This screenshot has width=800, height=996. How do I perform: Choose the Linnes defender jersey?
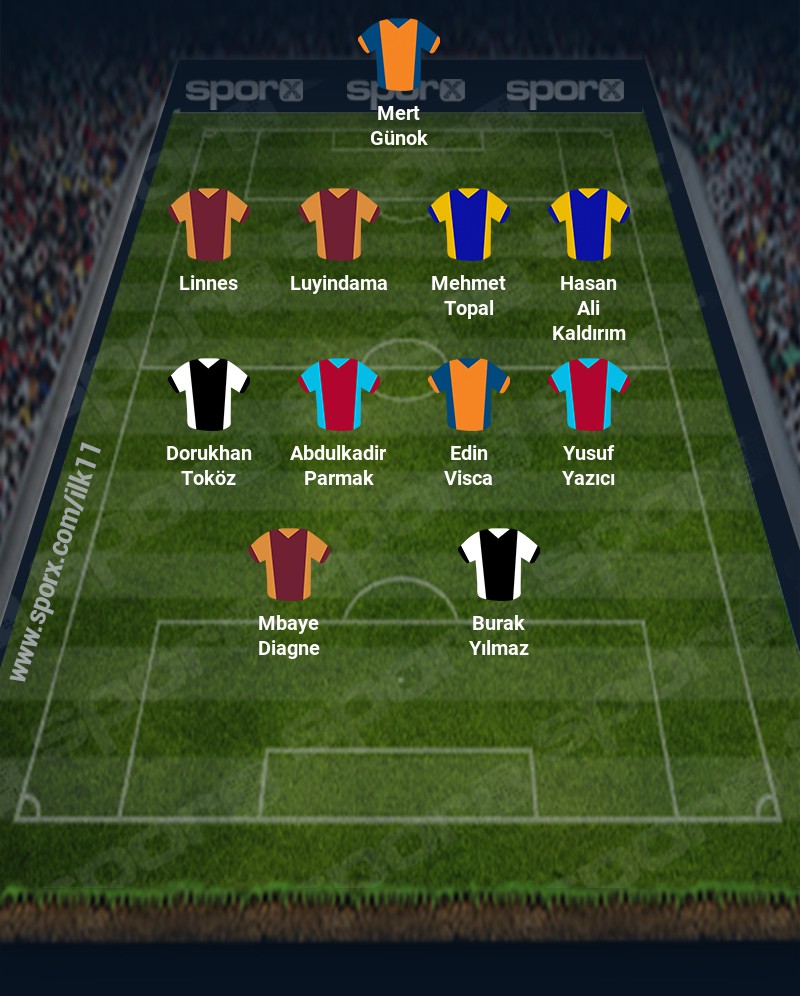click(x=209, y=224)
